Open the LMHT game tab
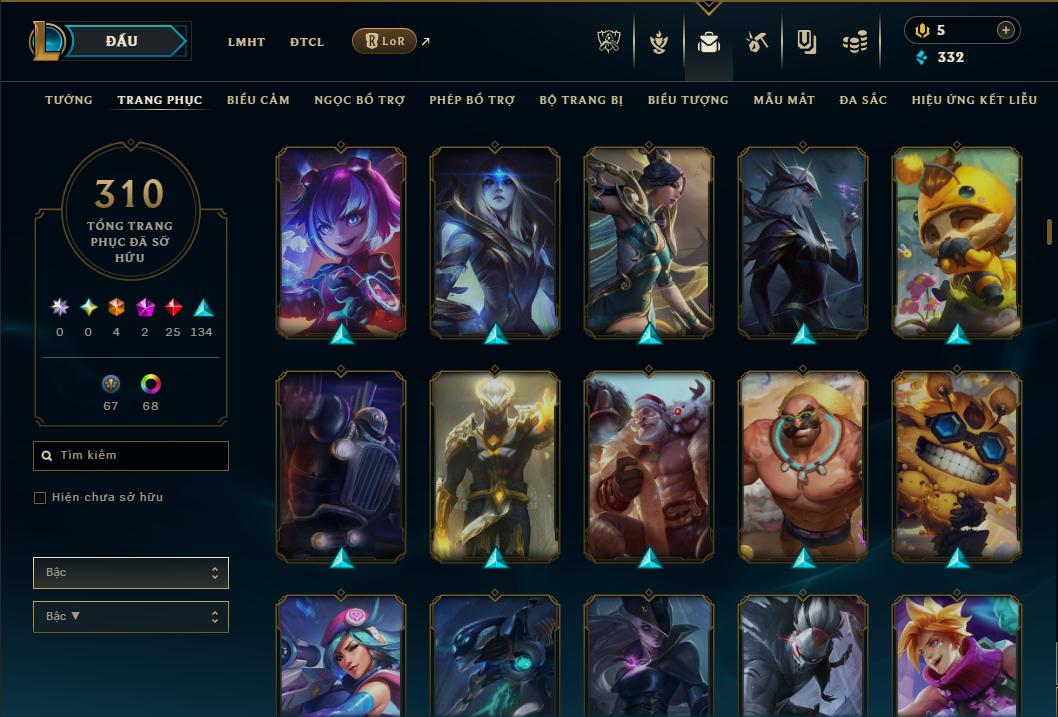Viewport: 1058px width, 717px height. click(x=246, y=42)
